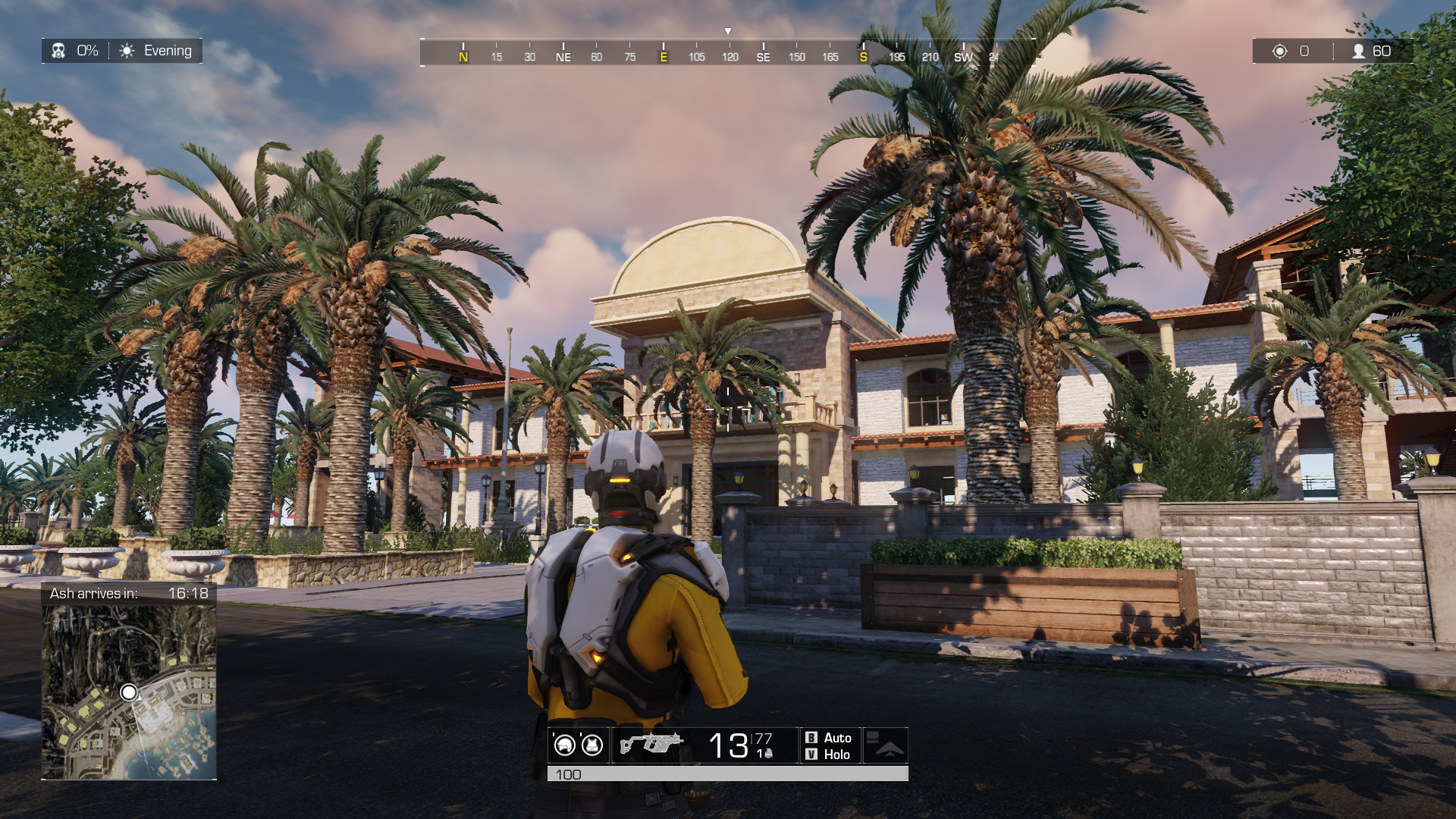Click the helmet equipment icon
Screen dimensions: 1456x819
coord(564,745)
